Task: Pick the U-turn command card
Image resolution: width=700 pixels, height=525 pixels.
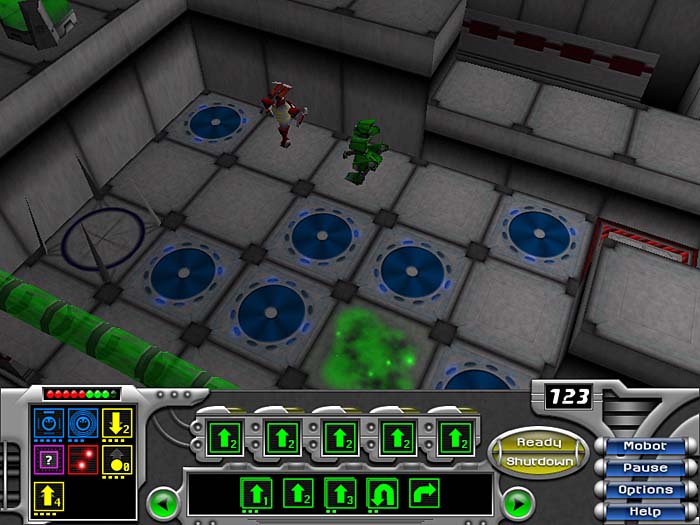Action: [382, 493]
